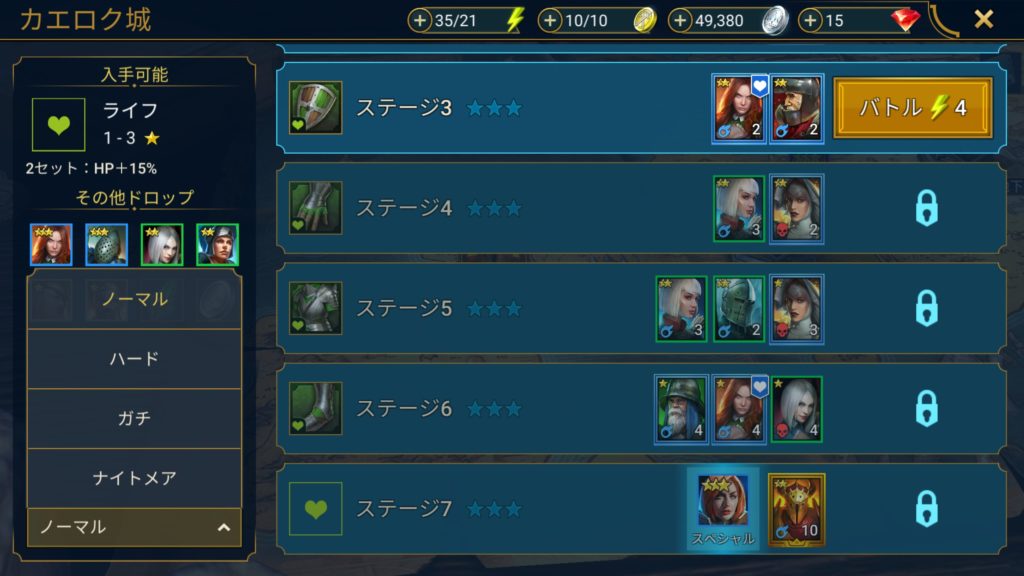
Task: Inspect the Stage 3 shield drop icon
Action: [316, 108]
